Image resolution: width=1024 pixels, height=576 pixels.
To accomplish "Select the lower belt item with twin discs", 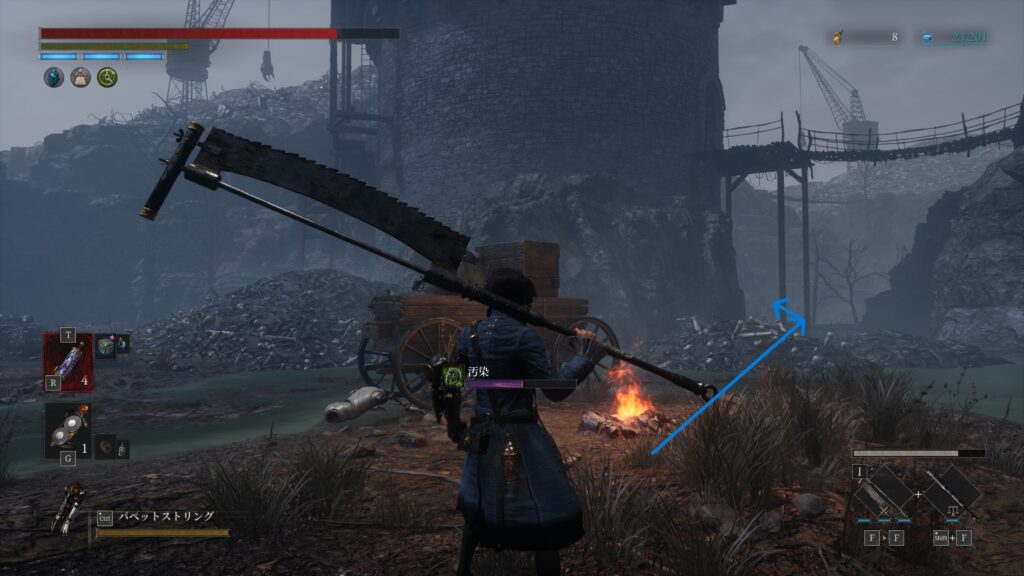I will [68, 430].
